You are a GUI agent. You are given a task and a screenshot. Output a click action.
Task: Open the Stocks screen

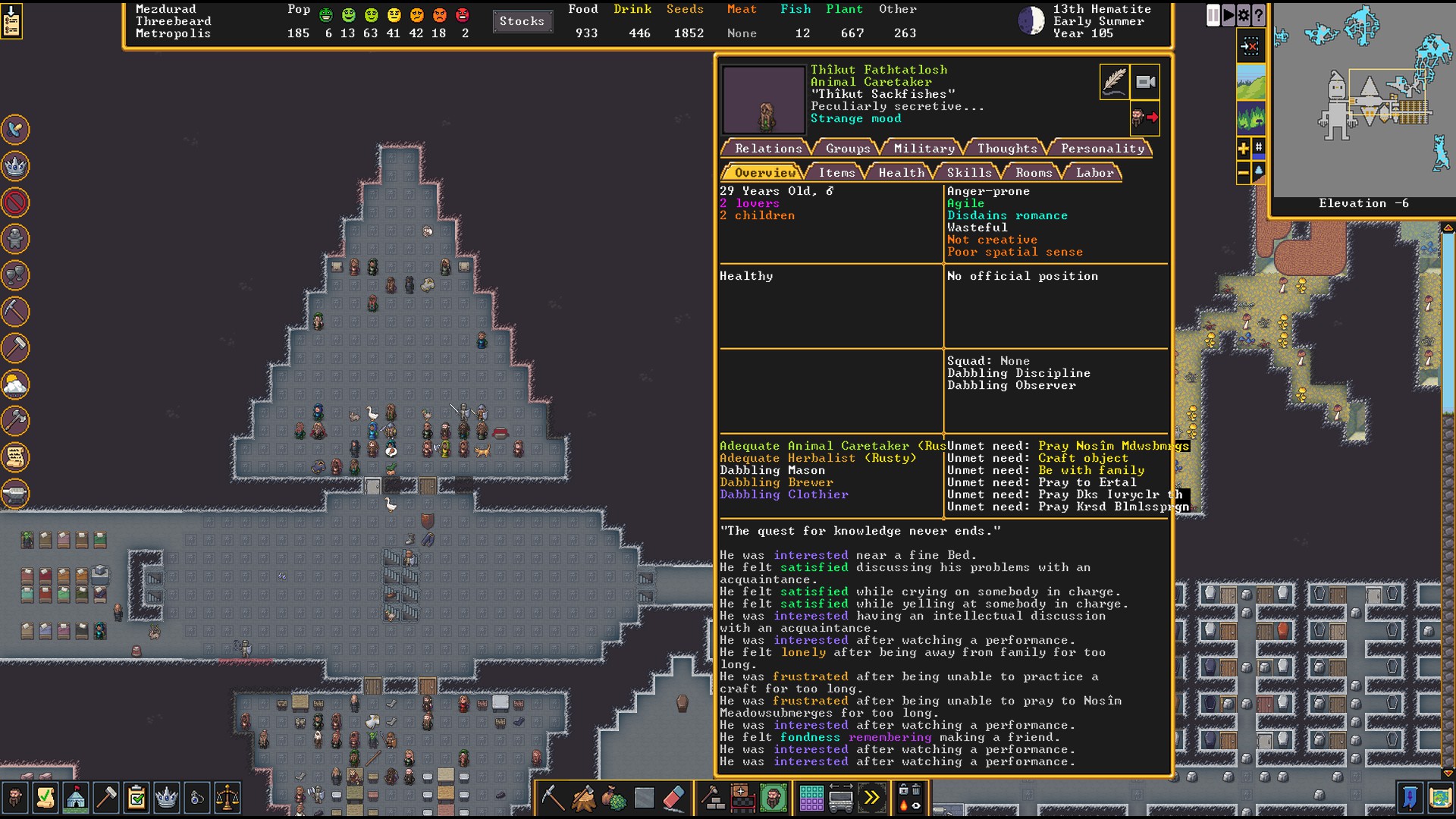522,21
